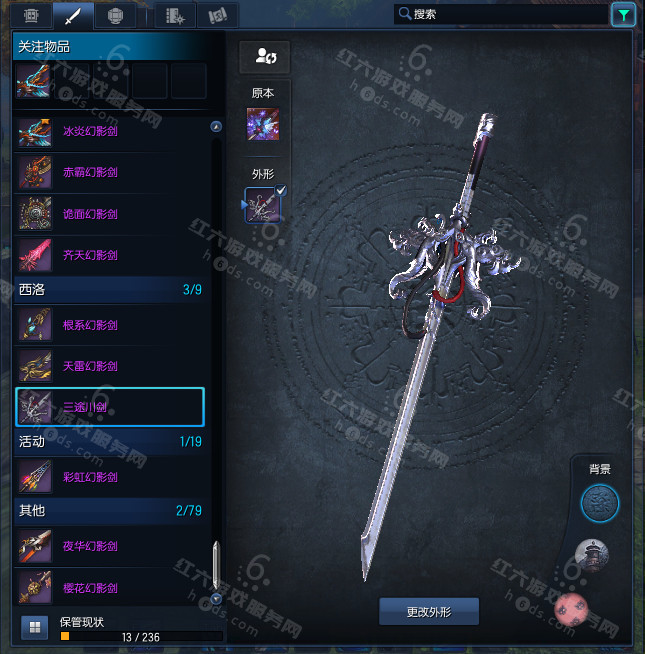Select the 外形 appearance weapon icon
Image resolution: width=645 pixels, height=654 pixels.
pos(263,205)
